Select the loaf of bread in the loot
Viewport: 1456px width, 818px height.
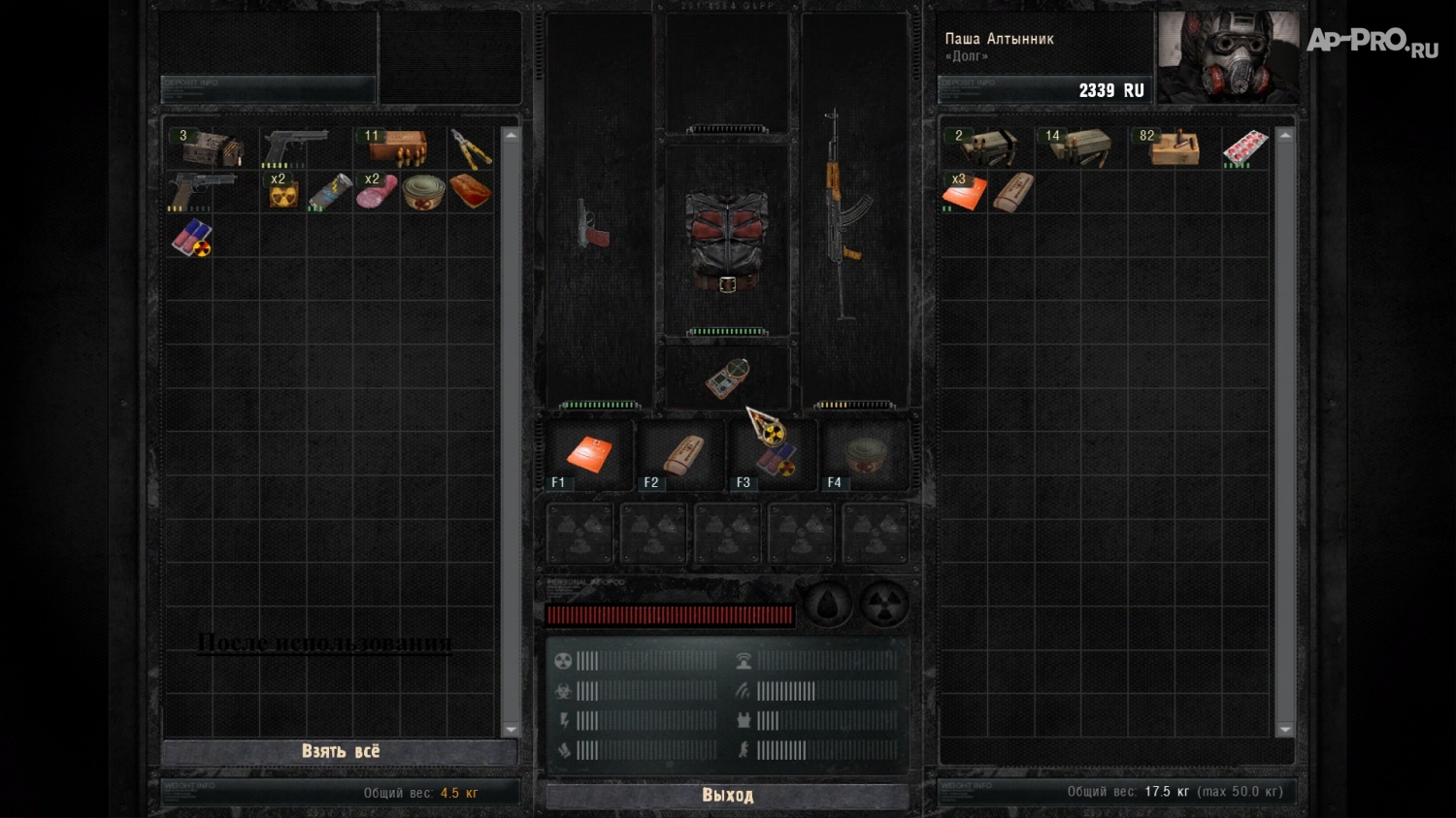(x=471, y=191)
